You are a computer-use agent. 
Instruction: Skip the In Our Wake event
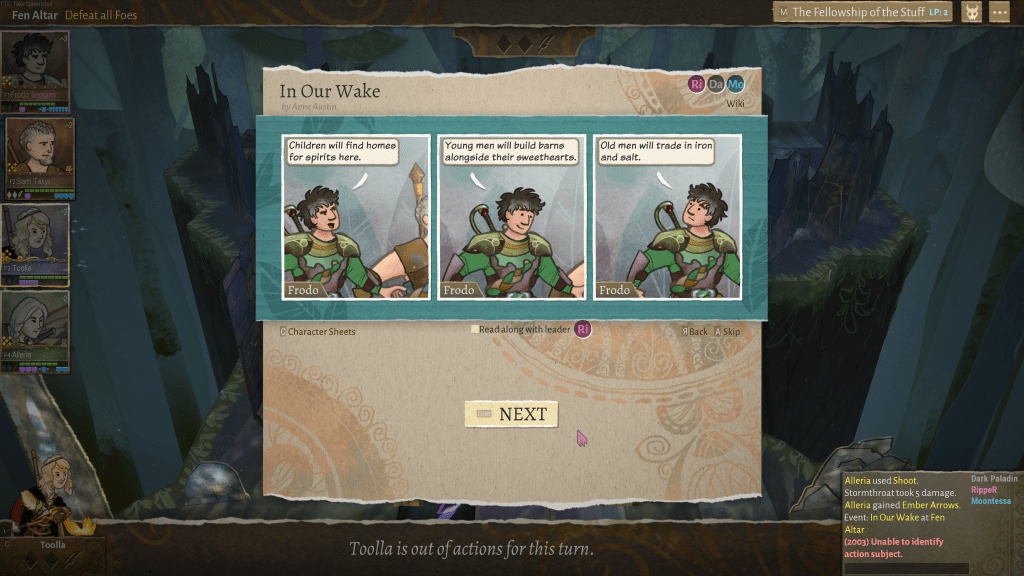[727, 332]
